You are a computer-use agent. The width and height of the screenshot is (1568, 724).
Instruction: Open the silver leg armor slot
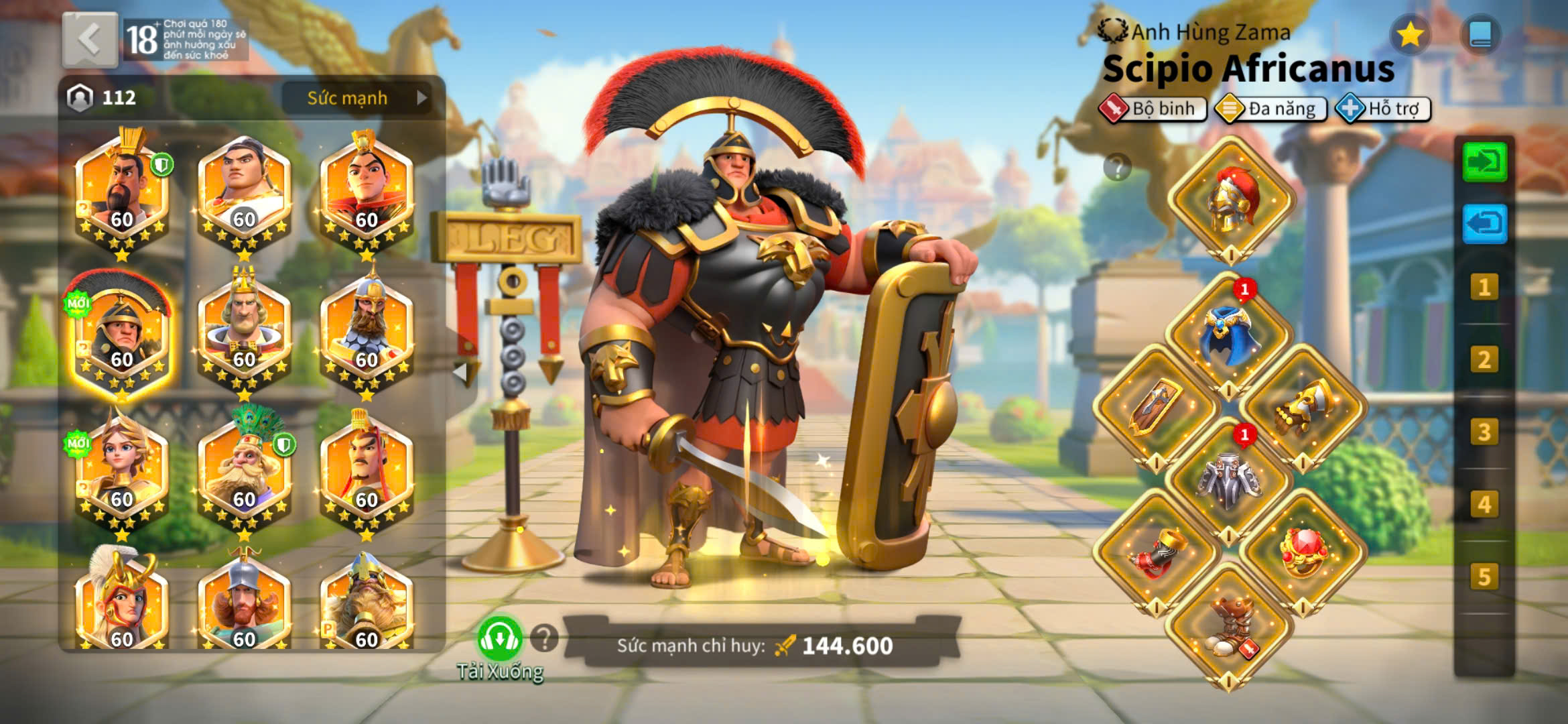(1228, 479)
